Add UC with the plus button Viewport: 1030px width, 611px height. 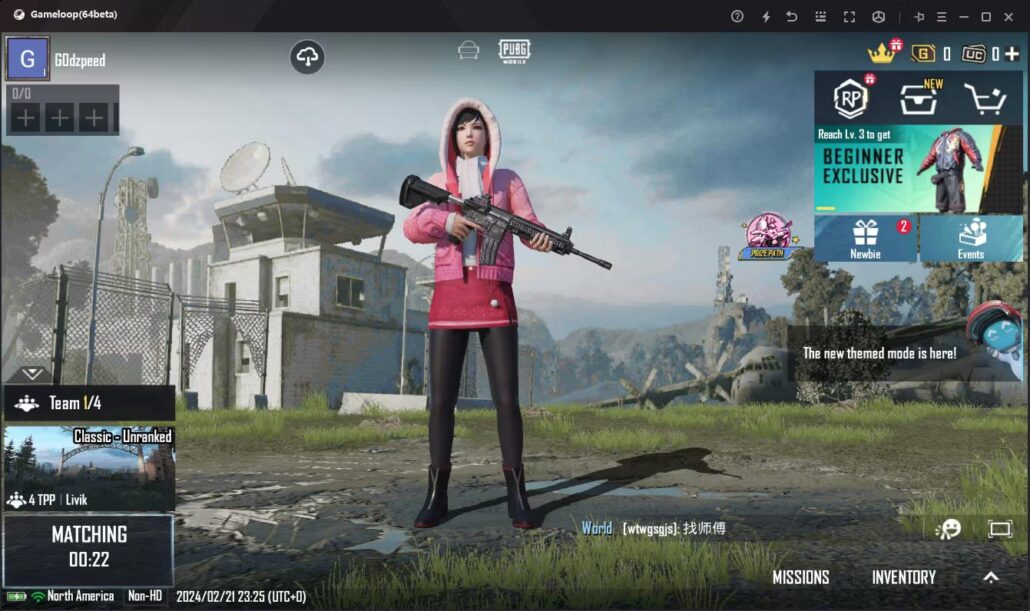tap(1012, 54)
